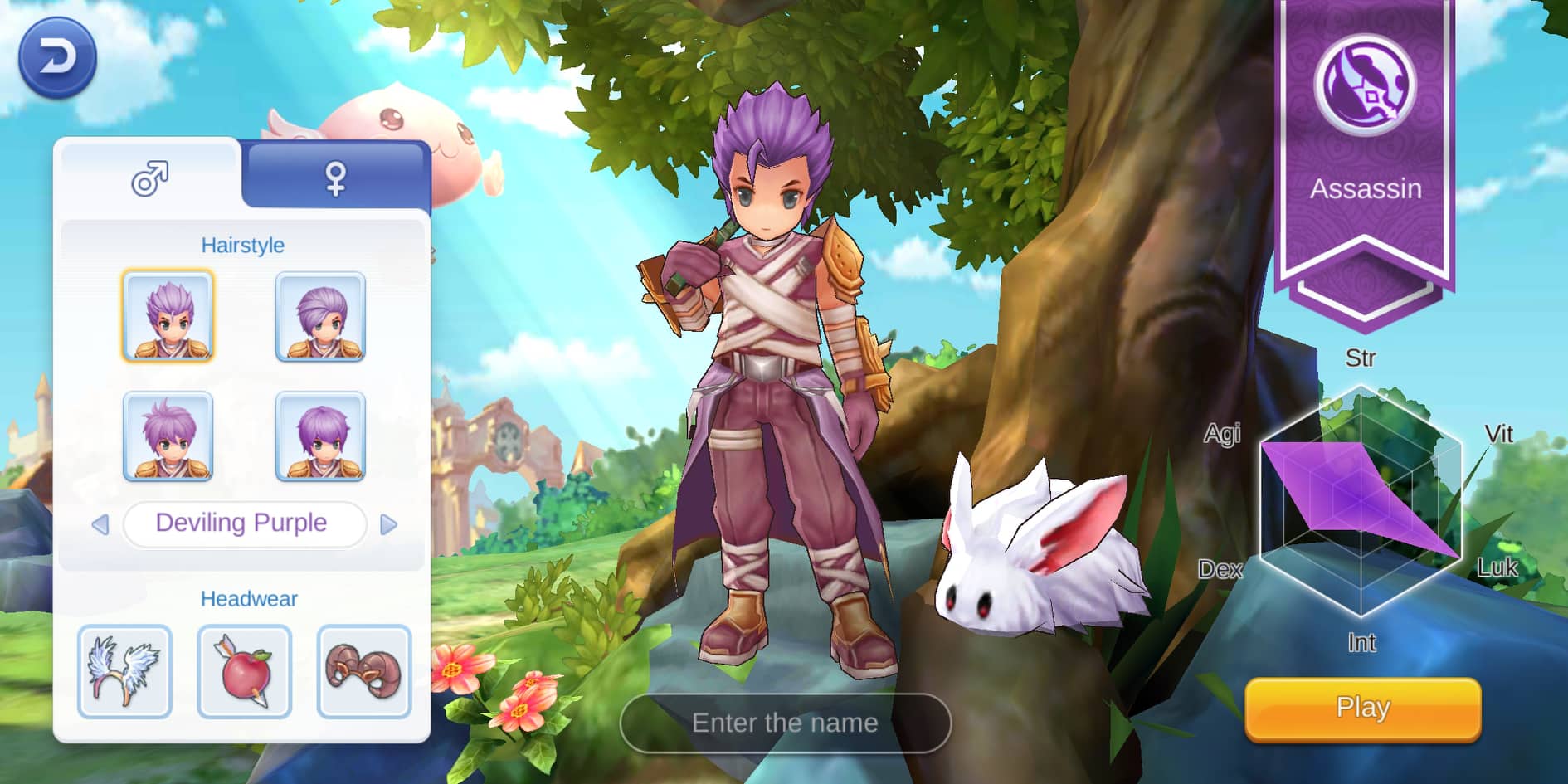Select the angel wings headwear
Image resolution: width=1568 pixels, height=784 pixels.
click(123, 672)
